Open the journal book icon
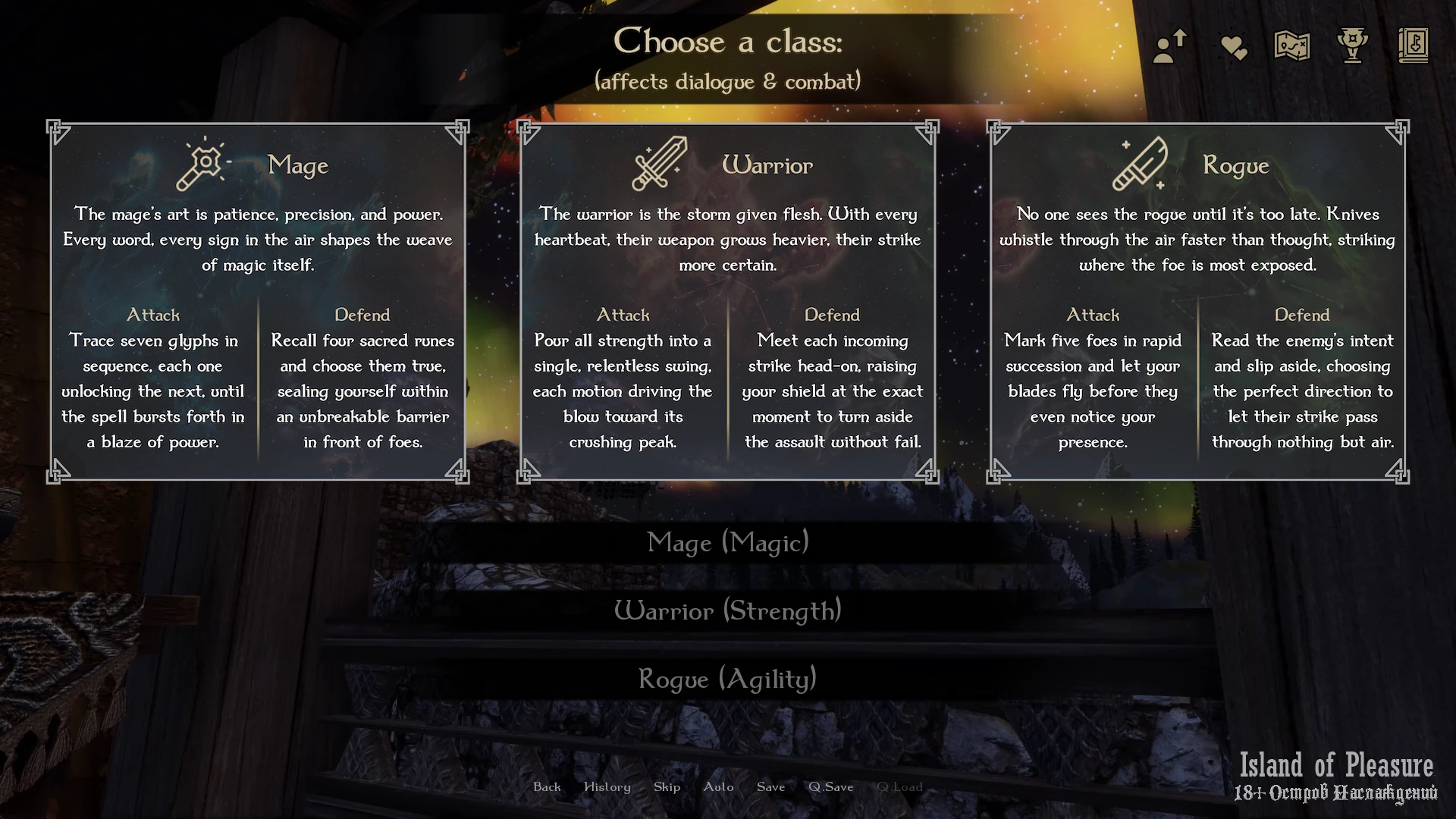 (x=1413, y=45)
